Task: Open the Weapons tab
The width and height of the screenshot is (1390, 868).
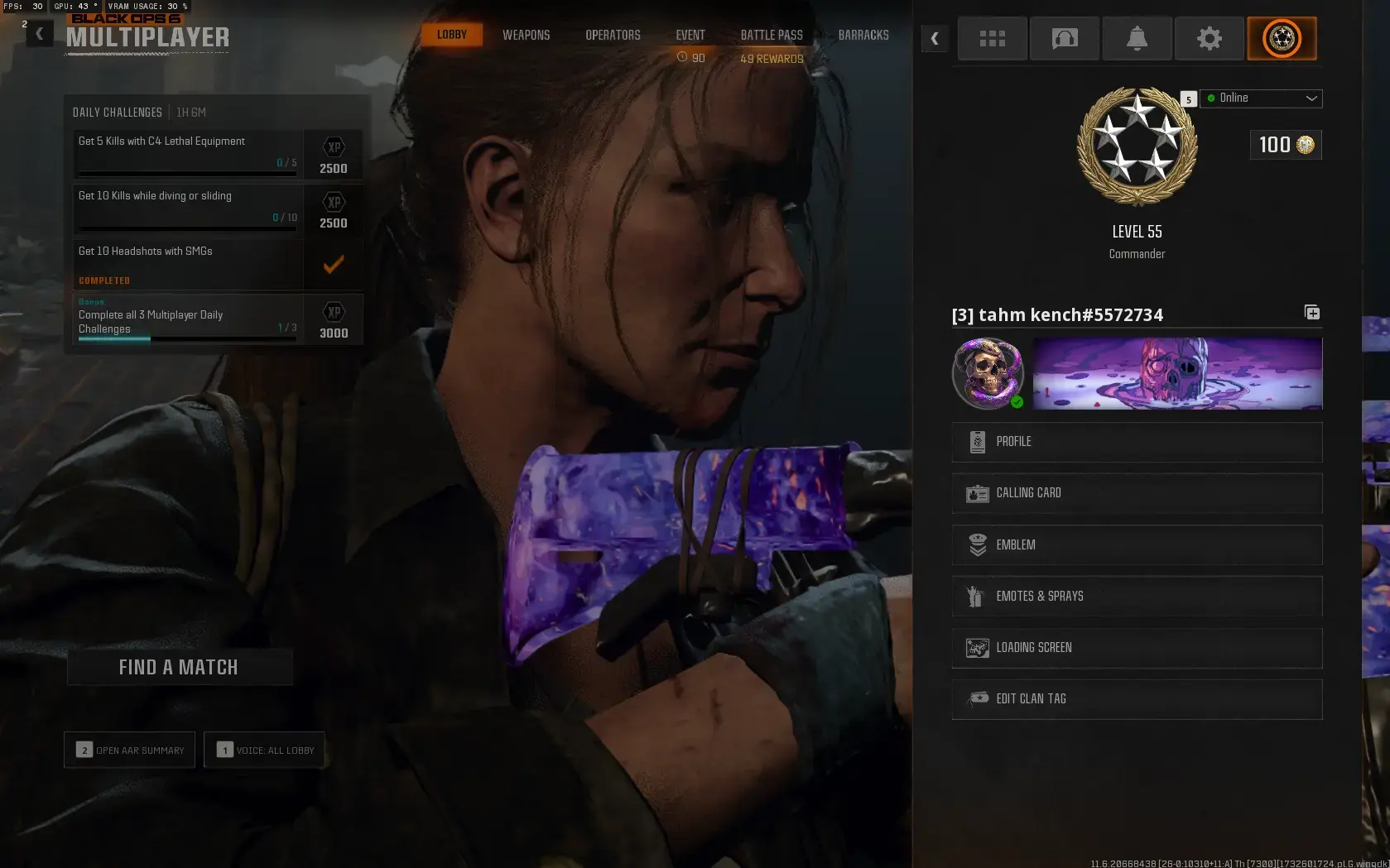Action: 526,35
